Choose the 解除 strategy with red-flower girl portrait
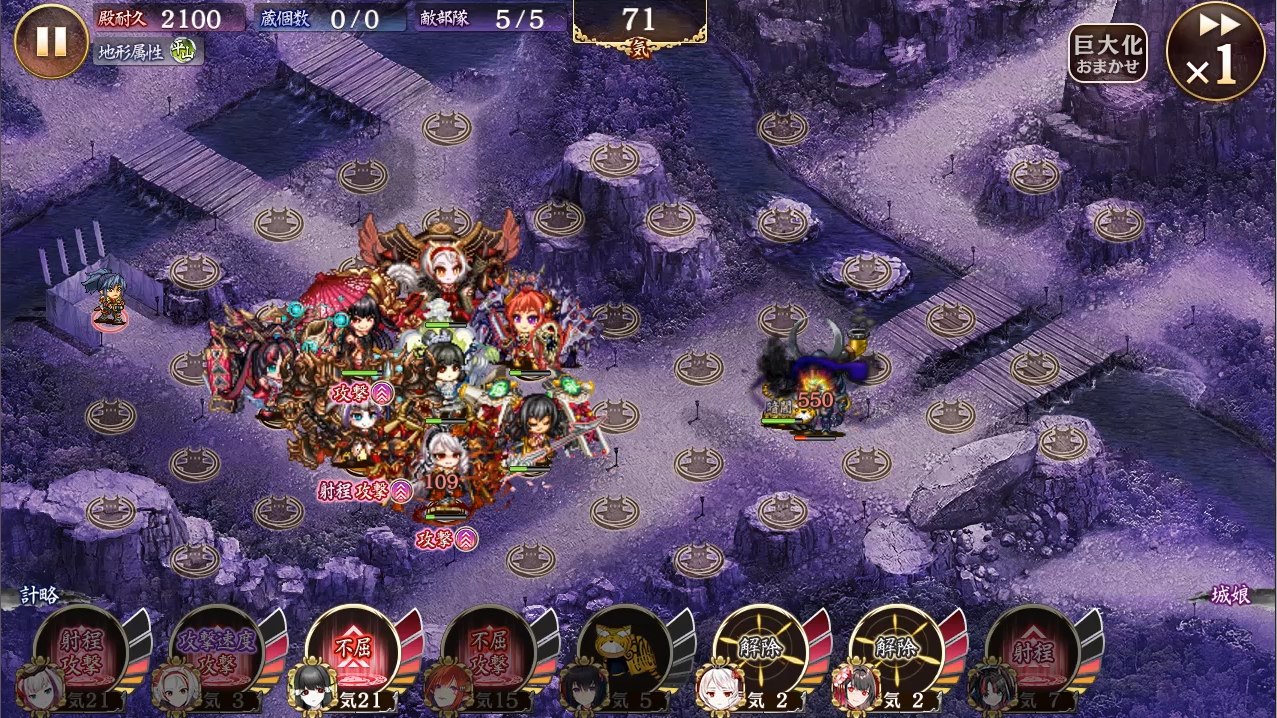 tap(896, 654)
